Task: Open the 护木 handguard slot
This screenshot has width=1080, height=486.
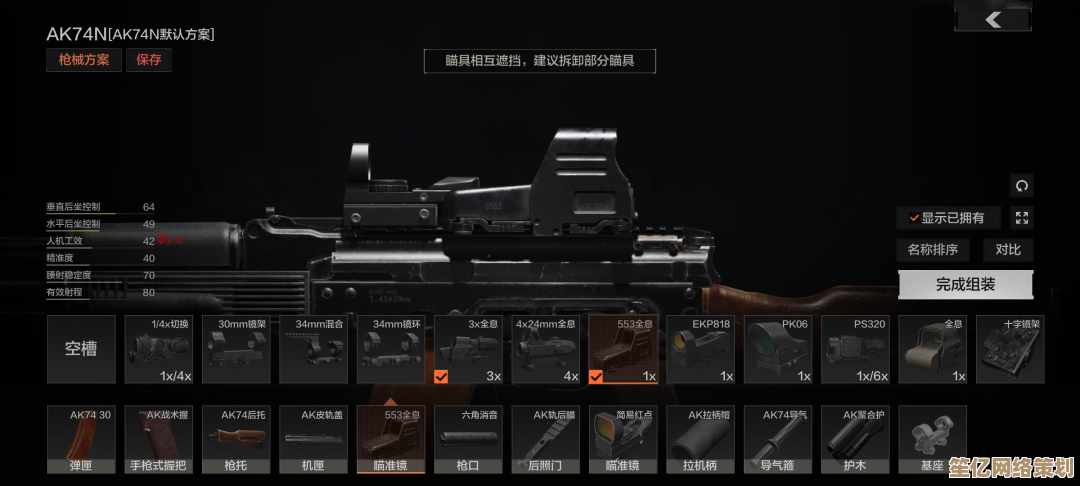Action: point(855,439)
